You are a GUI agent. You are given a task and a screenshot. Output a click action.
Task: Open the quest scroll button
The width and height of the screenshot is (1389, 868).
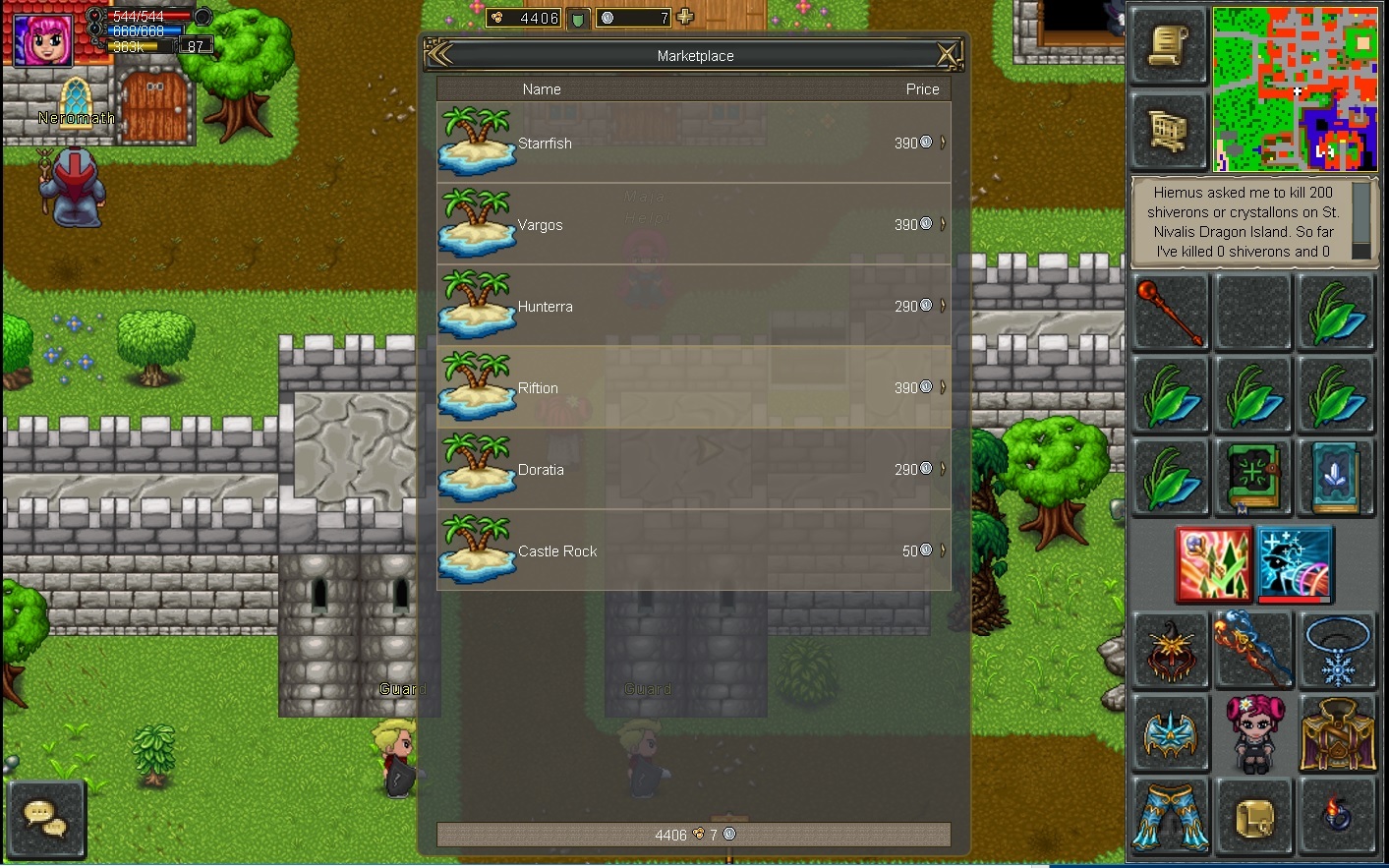(x=1169, y=45)
